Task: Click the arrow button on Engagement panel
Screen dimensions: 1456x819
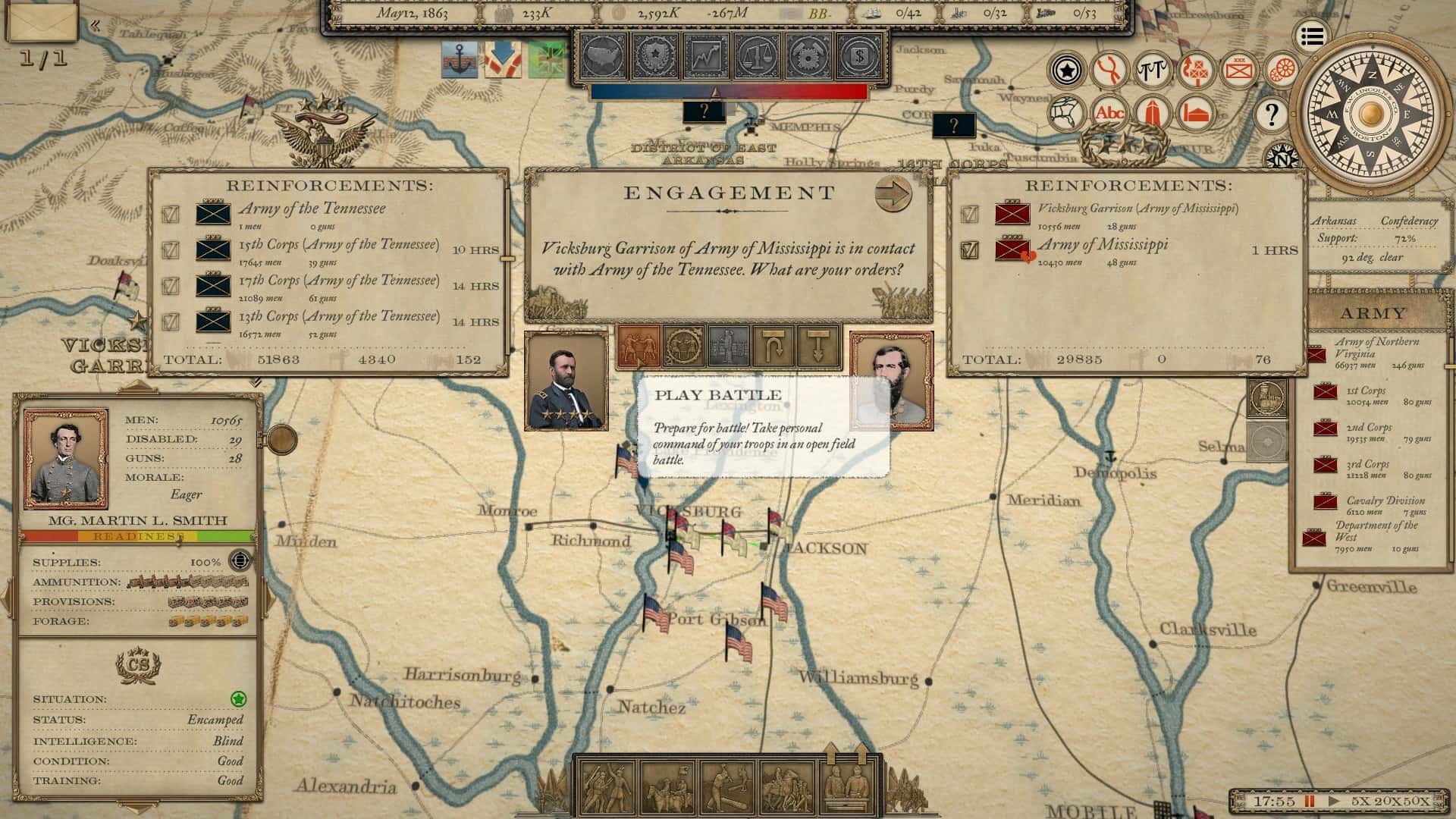Action: click(893, 195)
